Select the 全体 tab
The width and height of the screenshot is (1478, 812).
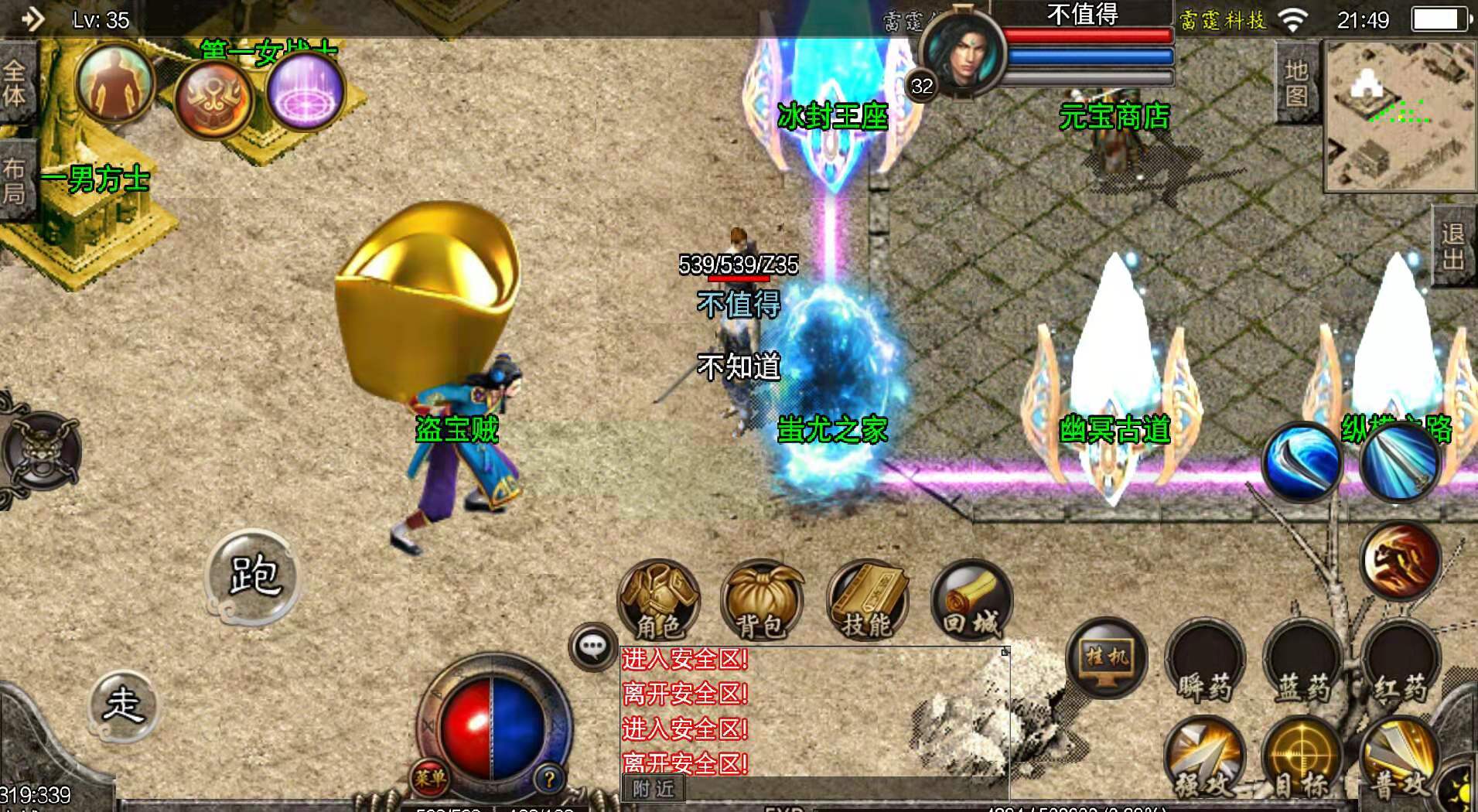point(15,83)
